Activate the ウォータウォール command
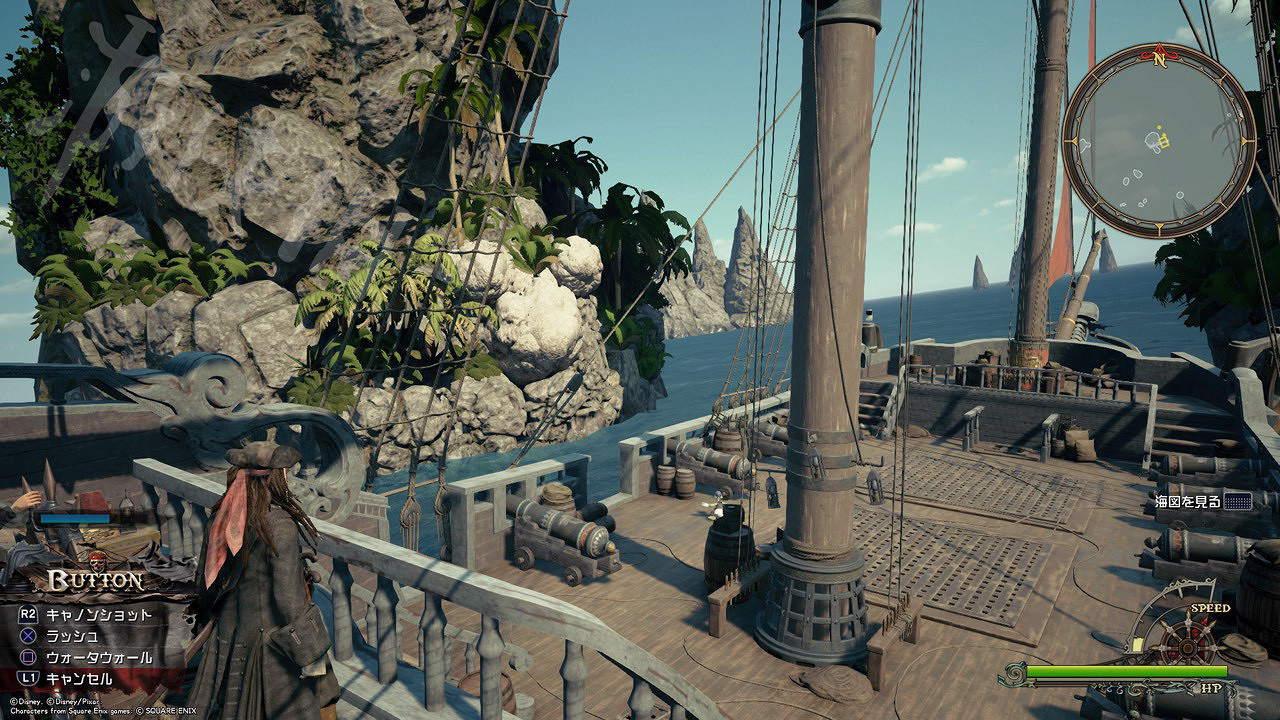 tap(98, 657)
